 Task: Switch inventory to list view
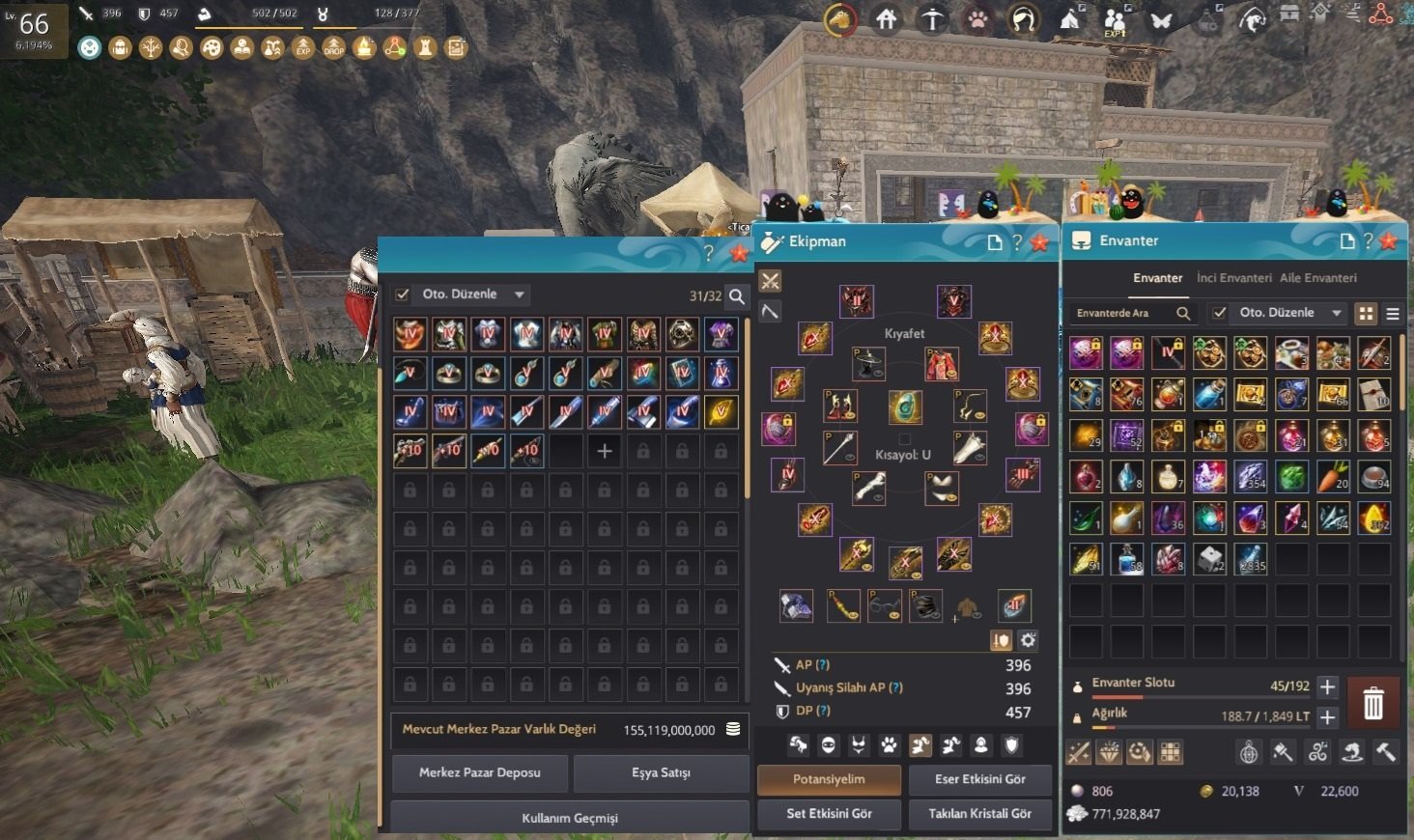(x=1393, y=314)
